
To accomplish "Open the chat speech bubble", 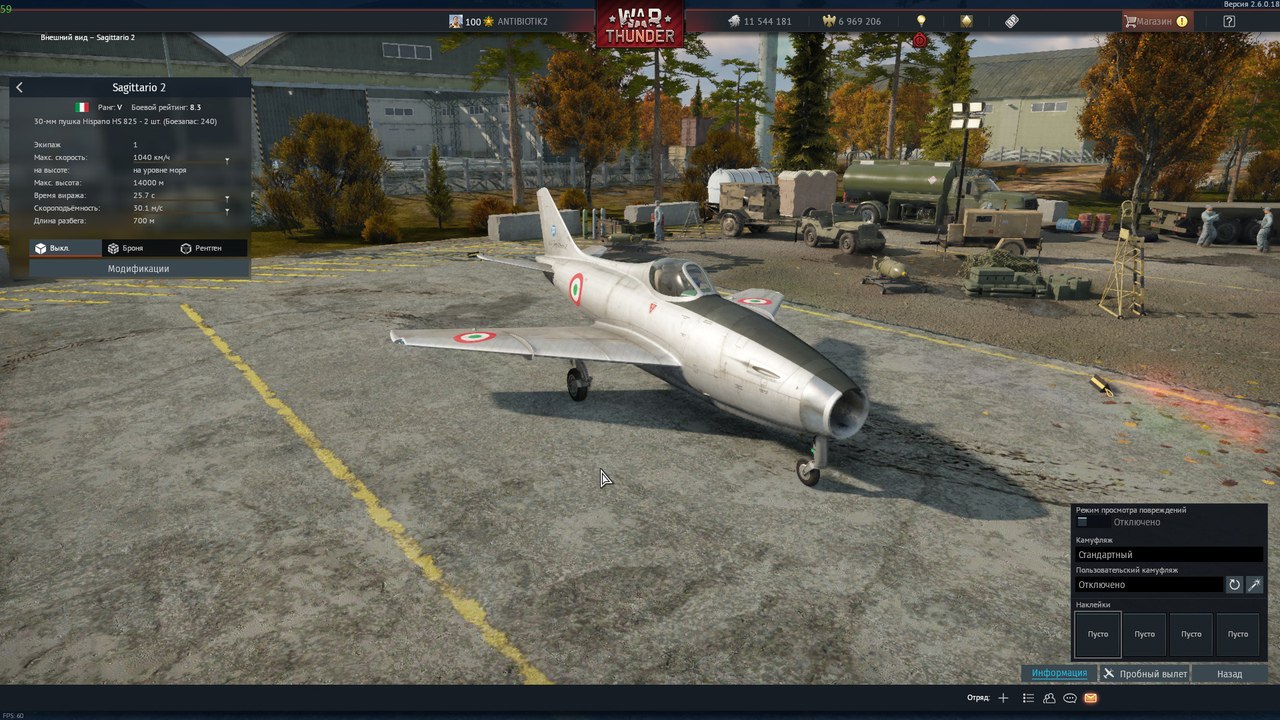I will tap(1070, 698).
